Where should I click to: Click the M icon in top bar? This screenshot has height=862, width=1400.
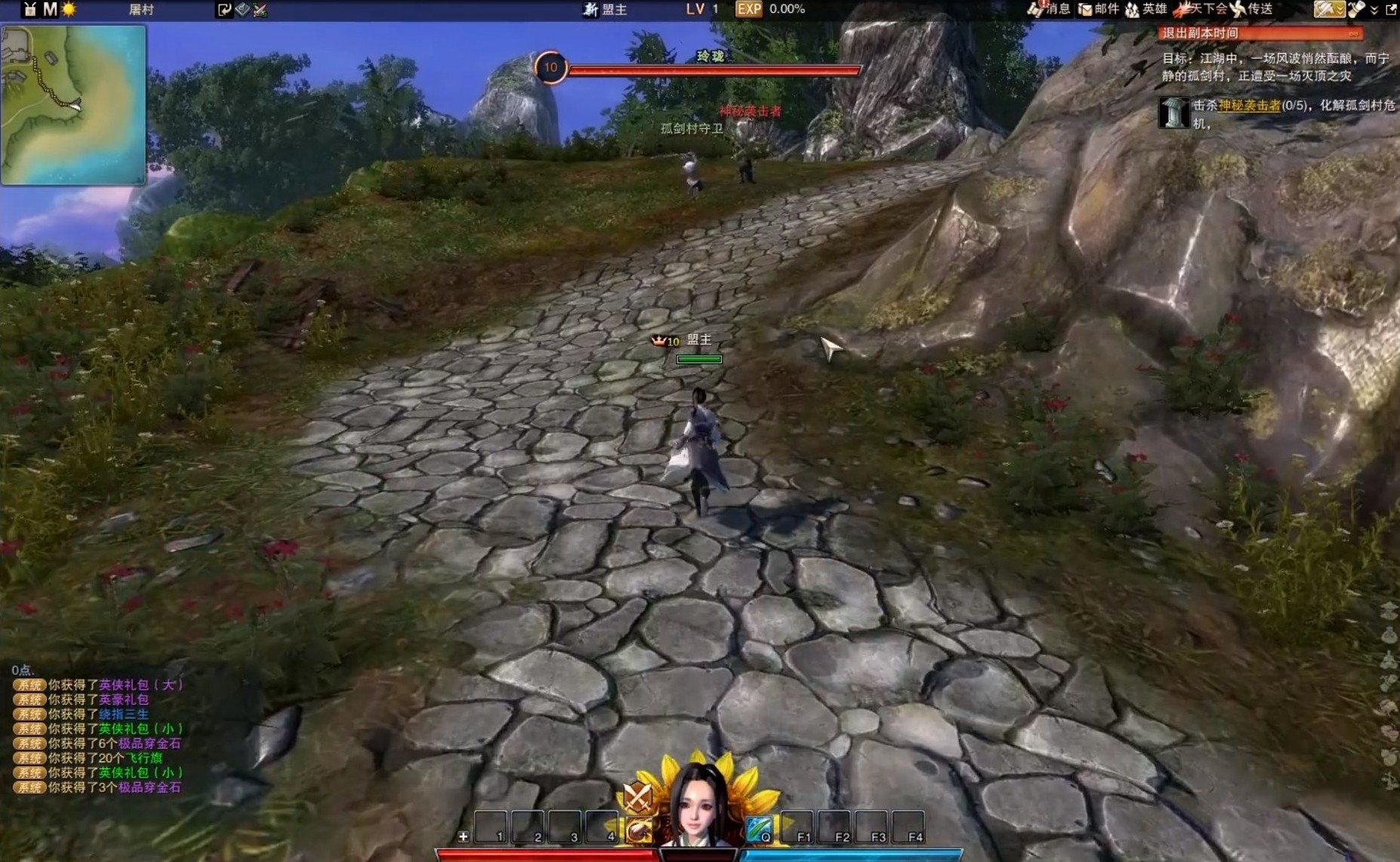tap(50, 10)
